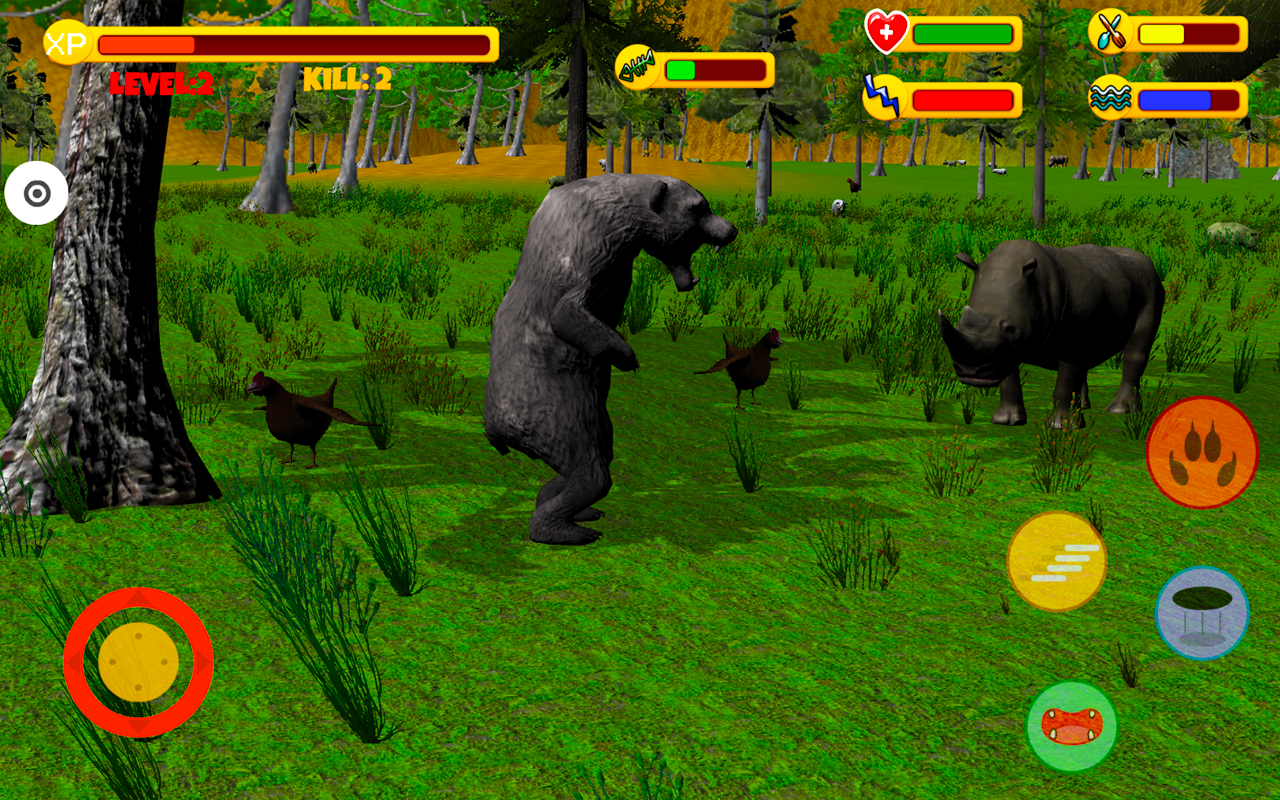Tap the orange paw attack button
1280x800 pixels.
(x=1202, y=453)
